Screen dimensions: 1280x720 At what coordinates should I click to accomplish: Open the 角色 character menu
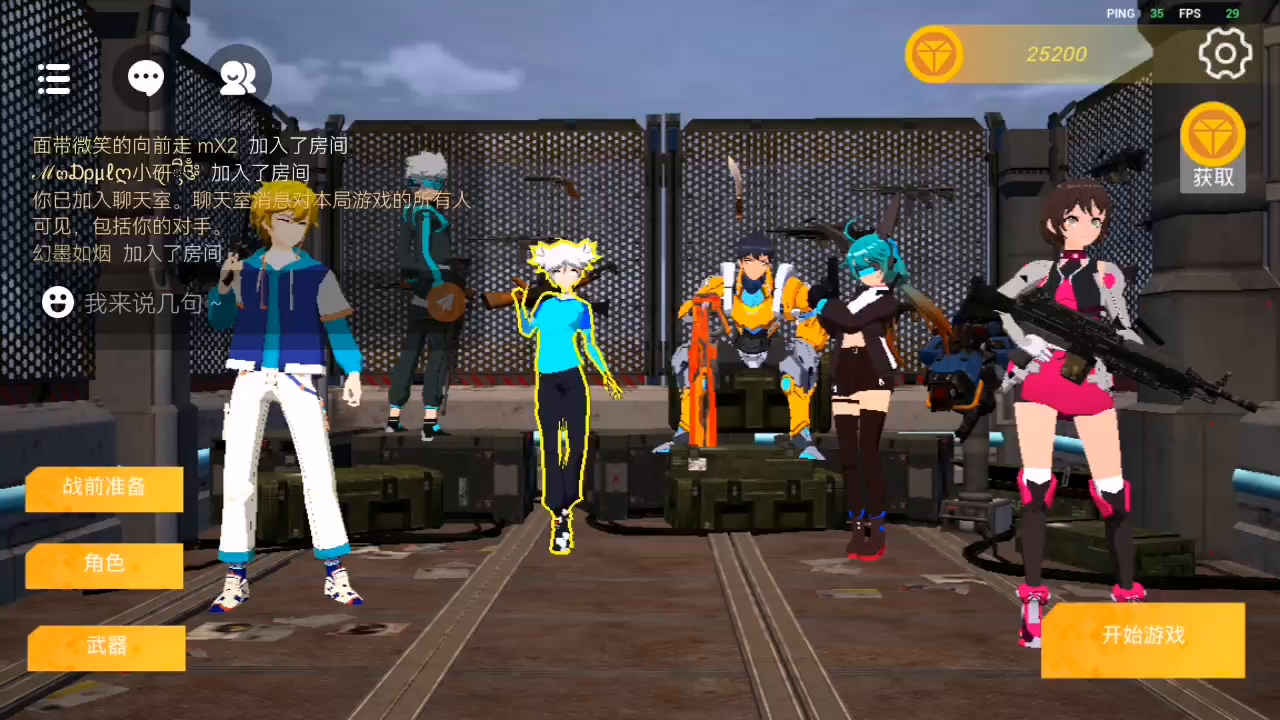(104, 565)
